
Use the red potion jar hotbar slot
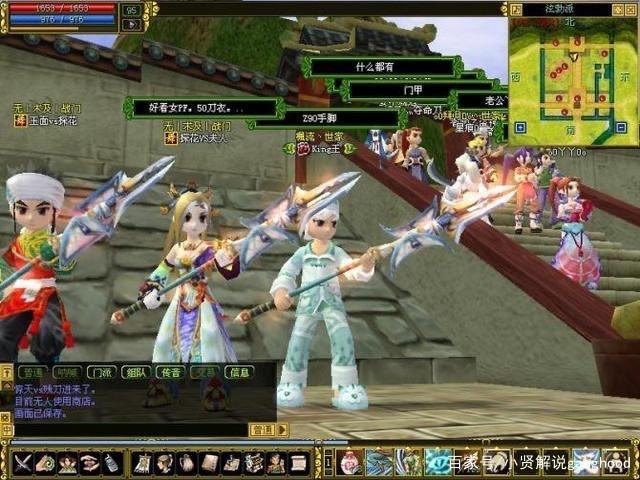[x=349, y=462]
